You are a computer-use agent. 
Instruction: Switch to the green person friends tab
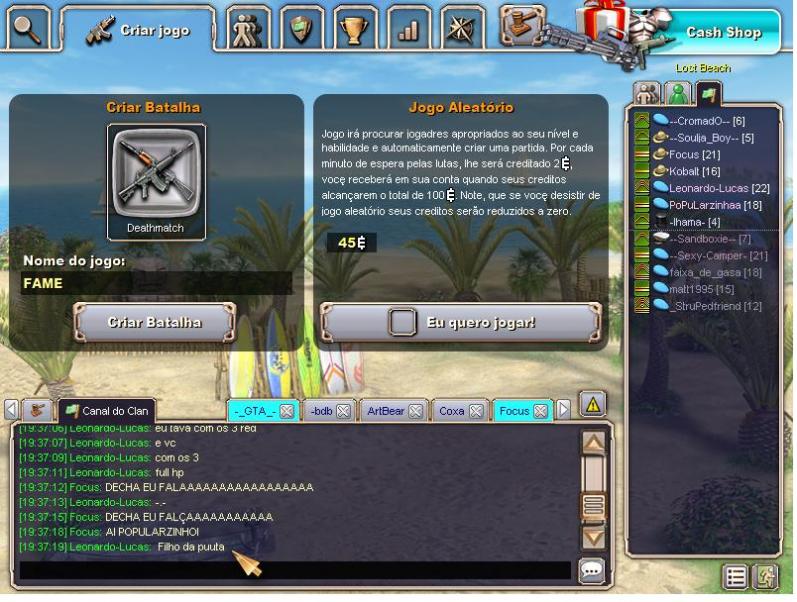[x=679, y=93]
